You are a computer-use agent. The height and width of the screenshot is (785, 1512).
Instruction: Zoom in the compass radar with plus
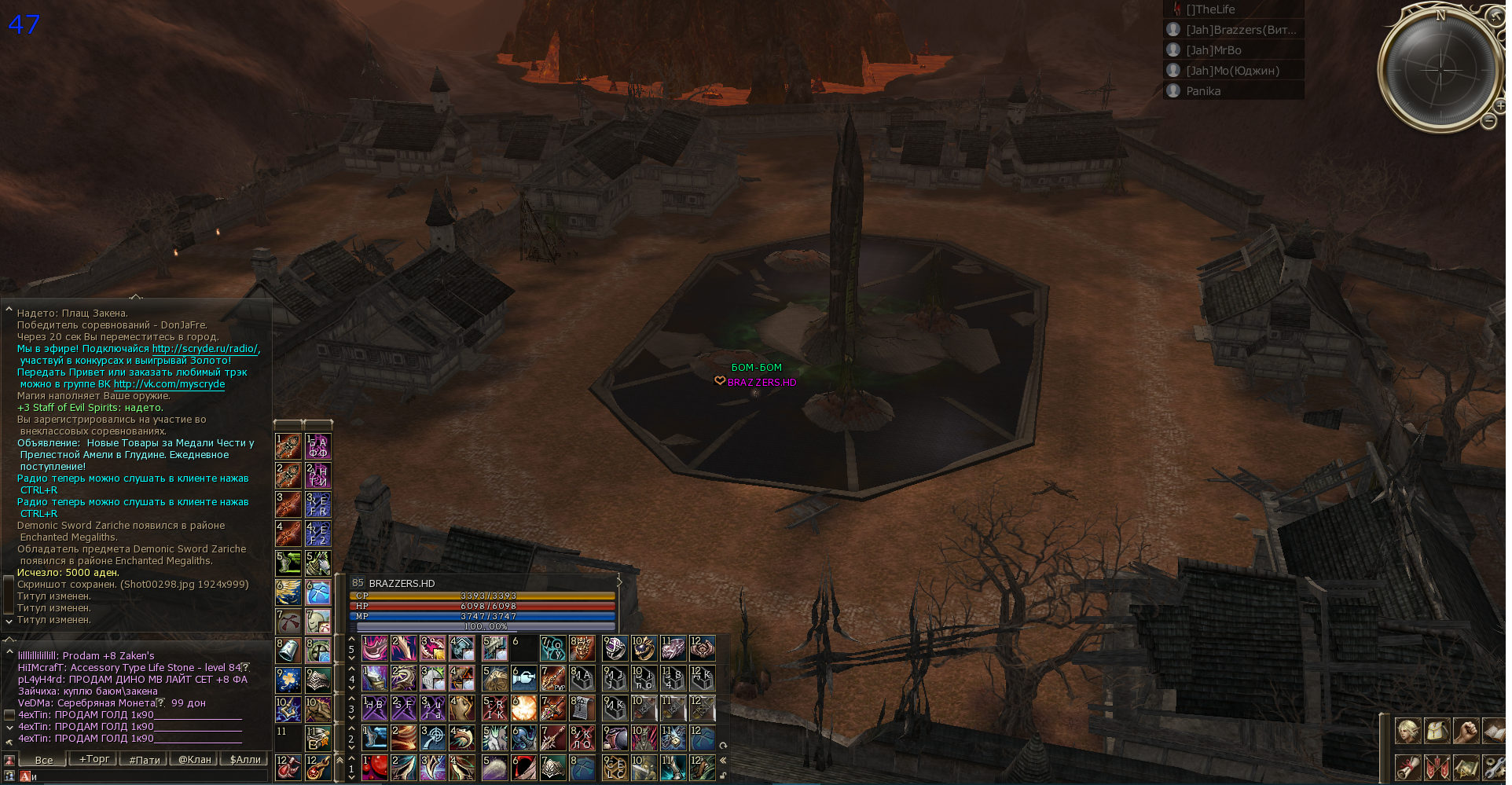tap(1501, 105)
